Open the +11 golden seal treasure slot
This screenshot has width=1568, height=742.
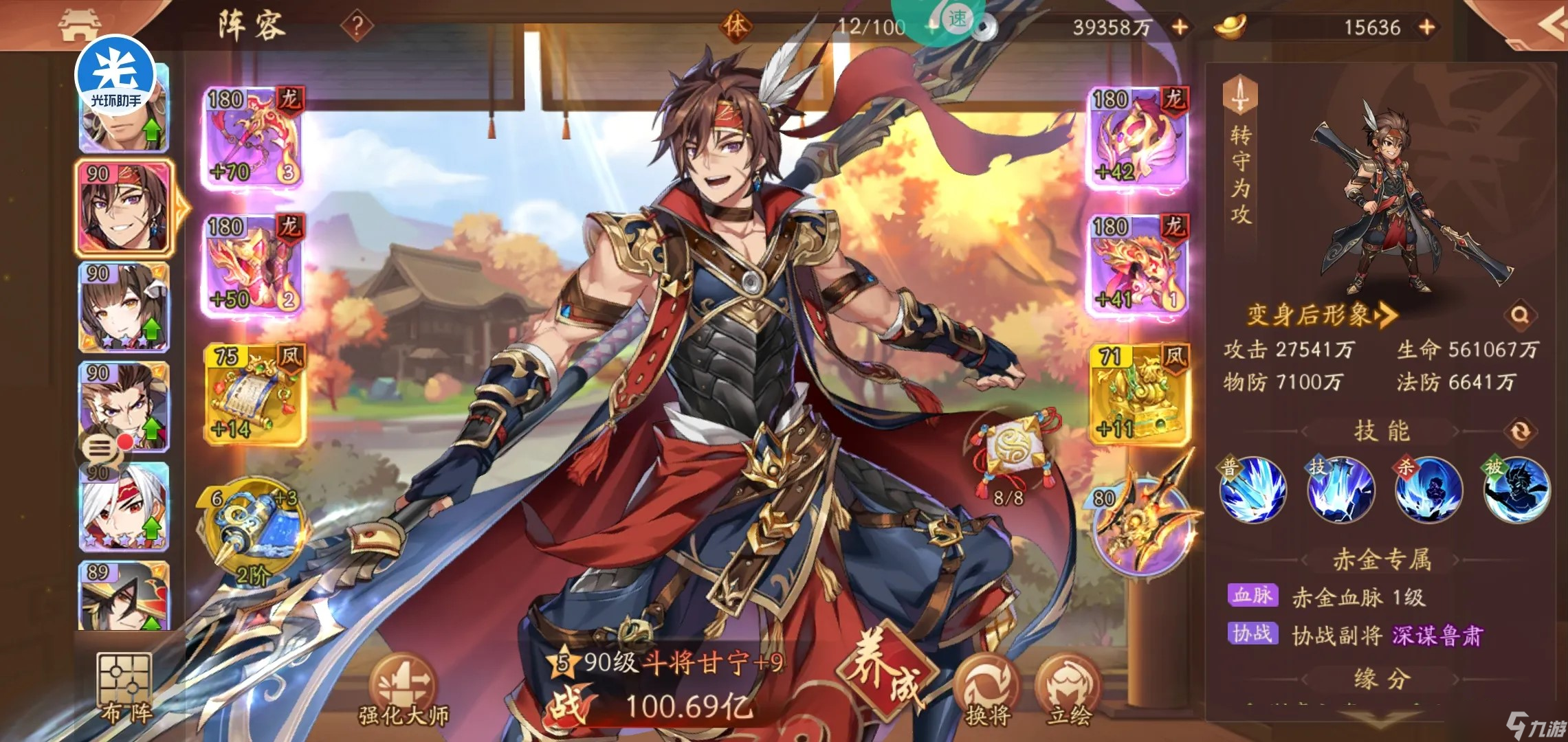pos(1138,393)
